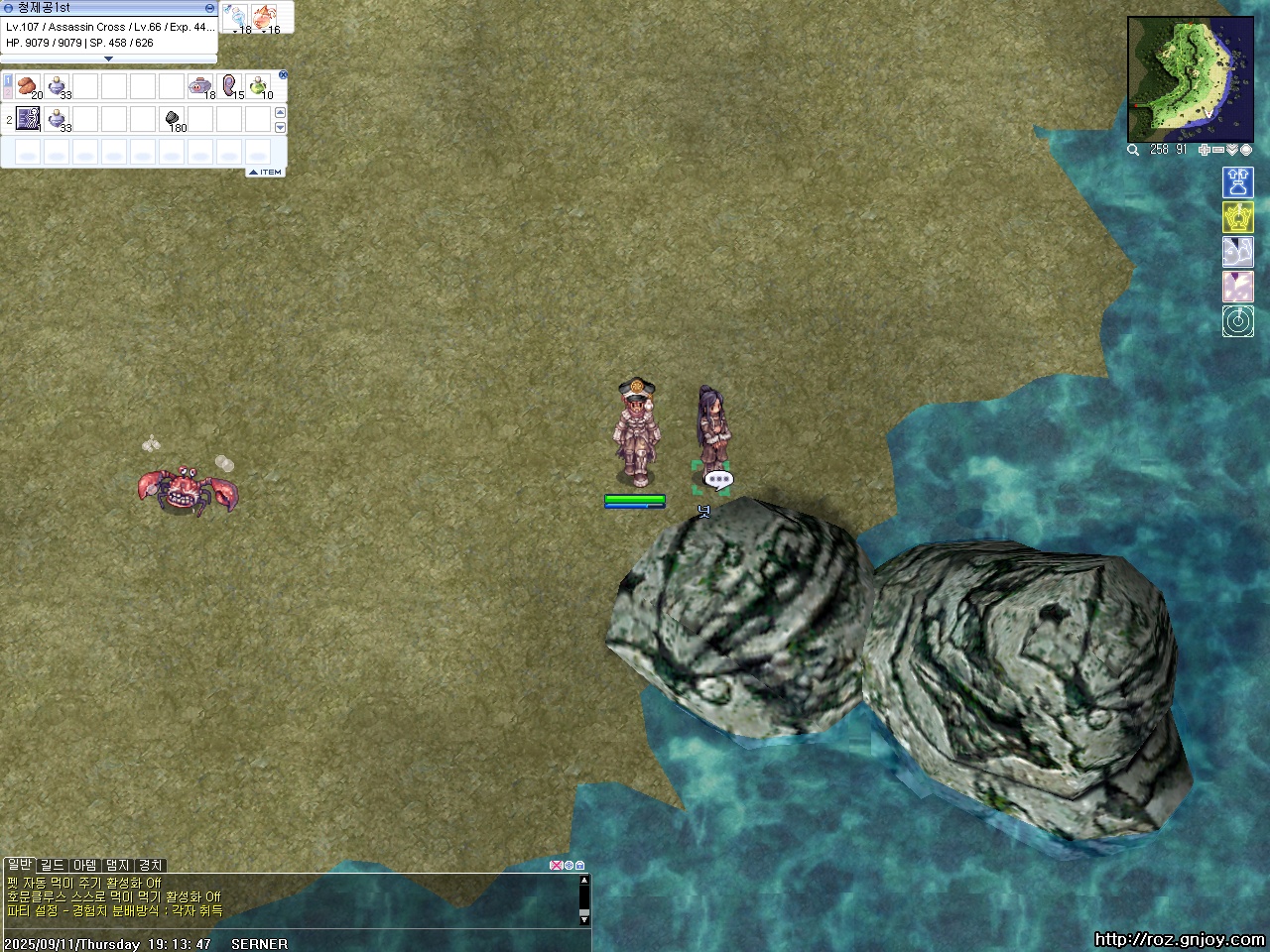
Task: Close the hotkey bar window
Action: pyautogui.click(x=283, y=74)
